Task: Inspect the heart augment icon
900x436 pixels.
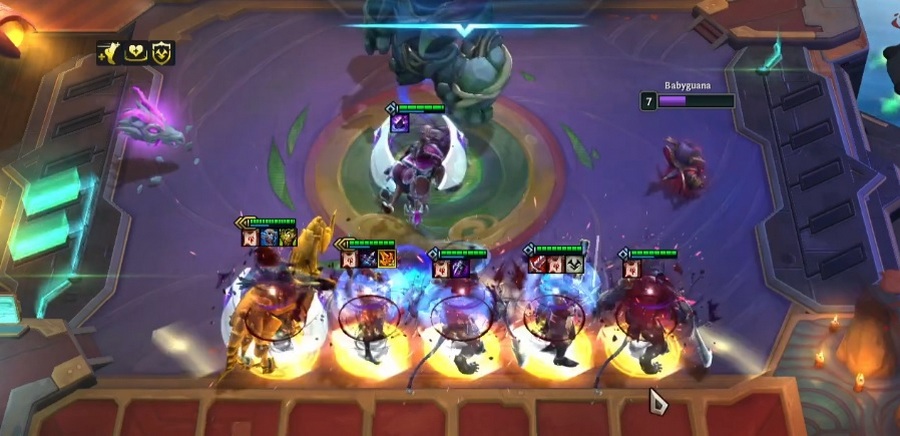Action: [x=136, y=53]
